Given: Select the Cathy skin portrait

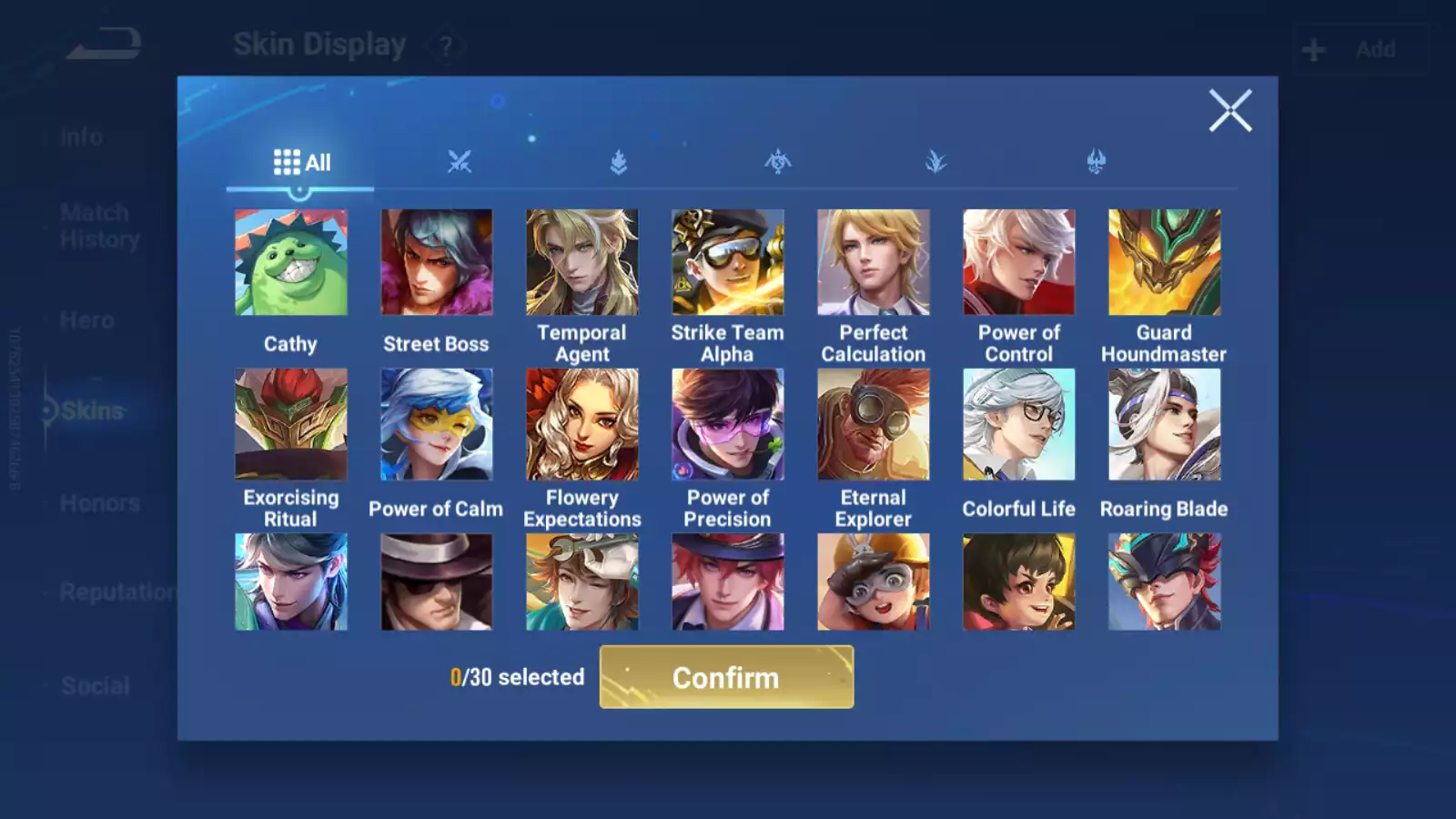Looking at the screenshot, I should [291, 263].
